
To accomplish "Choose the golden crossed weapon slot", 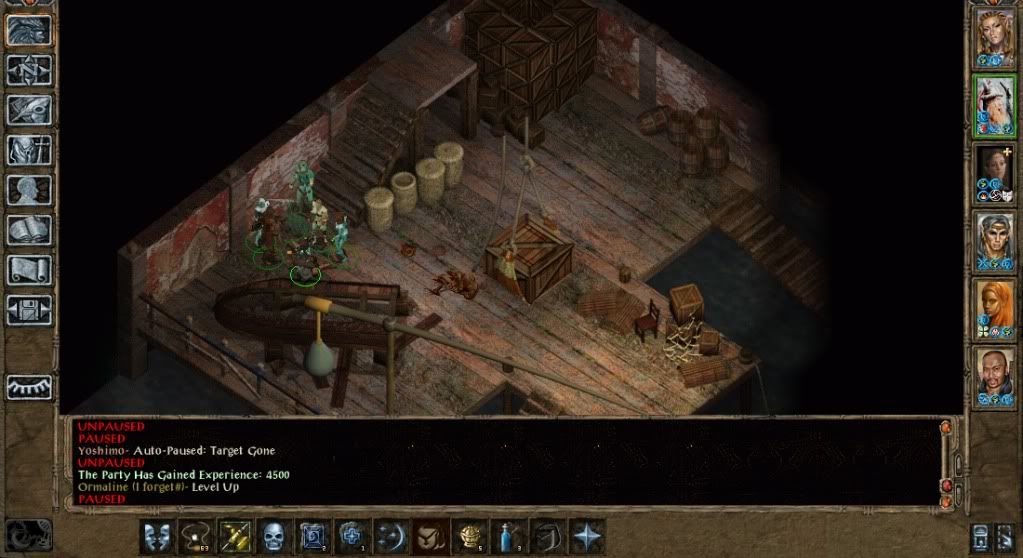I will tap(235, 536).
